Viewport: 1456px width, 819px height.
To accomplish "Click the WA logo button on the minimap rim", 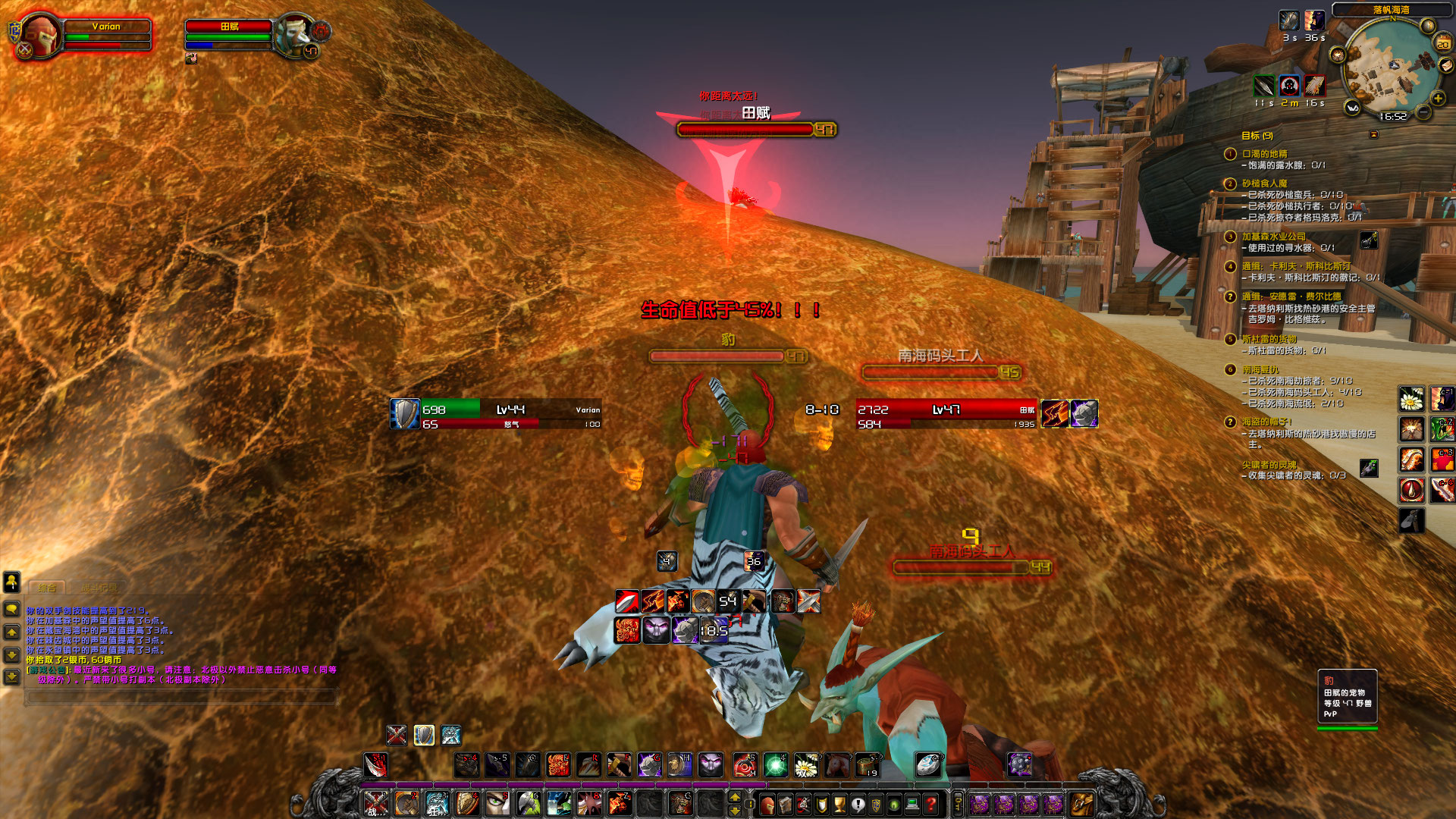I will [x=1352, y=108].
